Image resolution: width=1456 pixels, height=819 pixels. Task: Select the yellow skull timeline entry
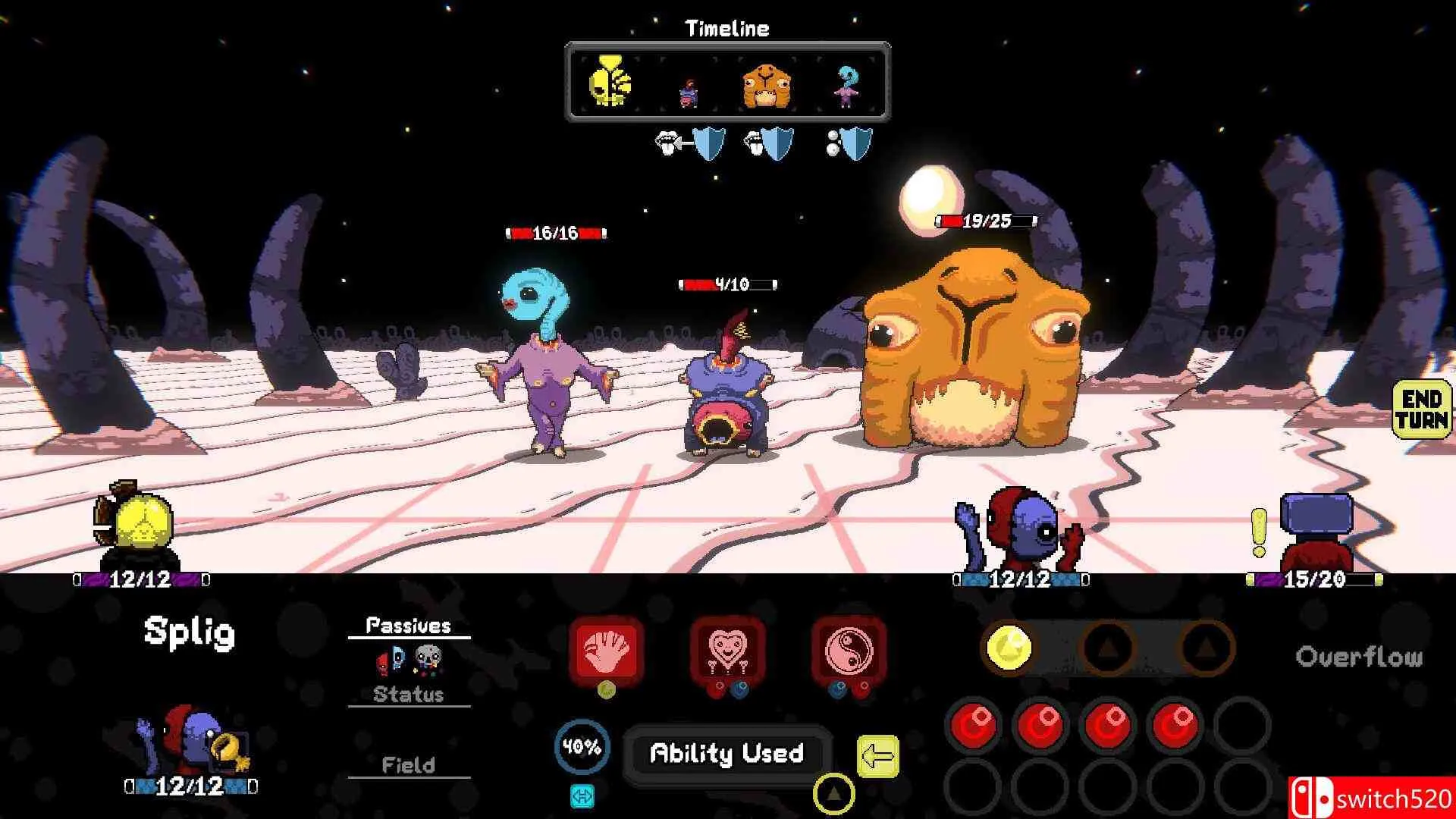pos(609,82)
